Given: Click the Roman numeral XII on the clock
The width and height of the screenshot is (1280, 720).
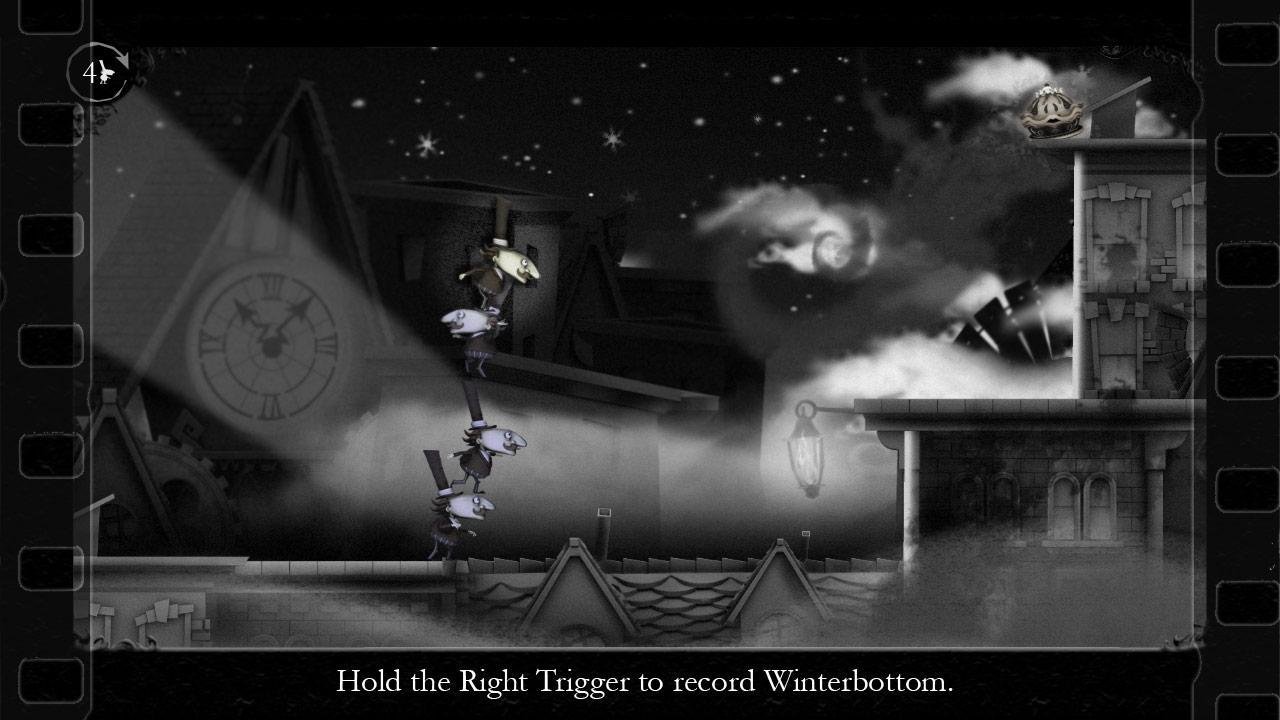Looking at the screenshot, I should pos(271,286).
